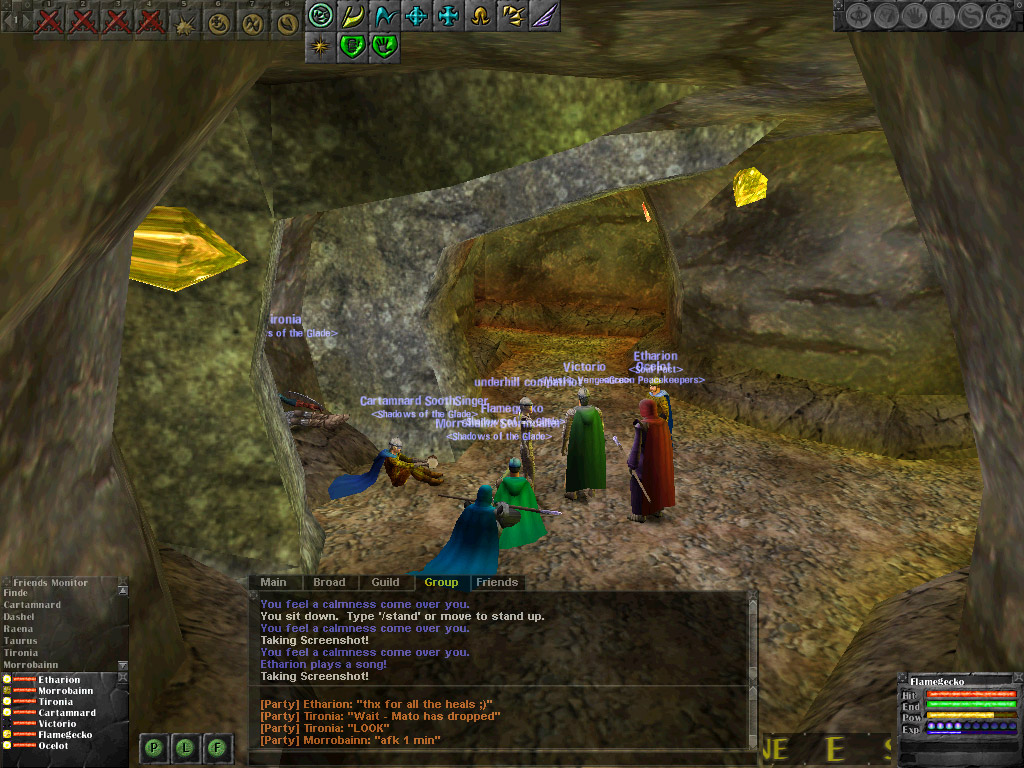Select the Guild chat tab

tap(385, 582)
